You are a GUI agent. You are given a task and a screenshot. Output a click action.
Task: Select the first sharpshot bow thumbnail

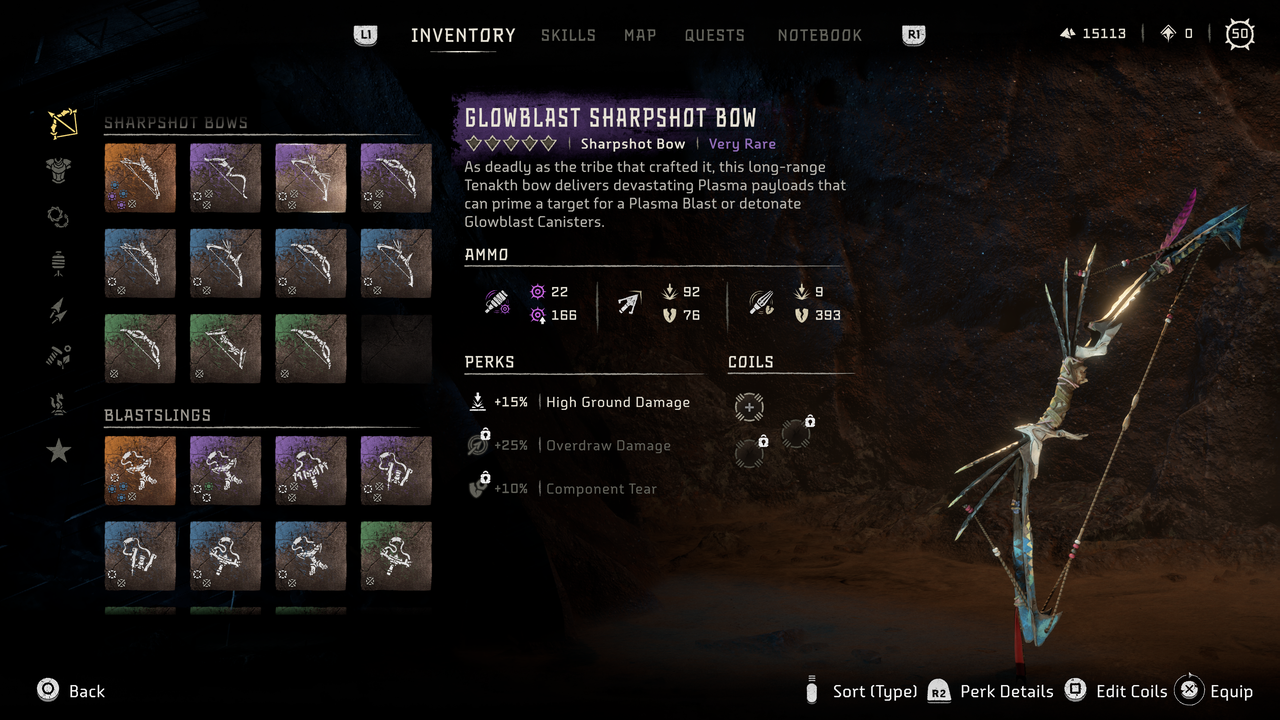click(140, 178)
